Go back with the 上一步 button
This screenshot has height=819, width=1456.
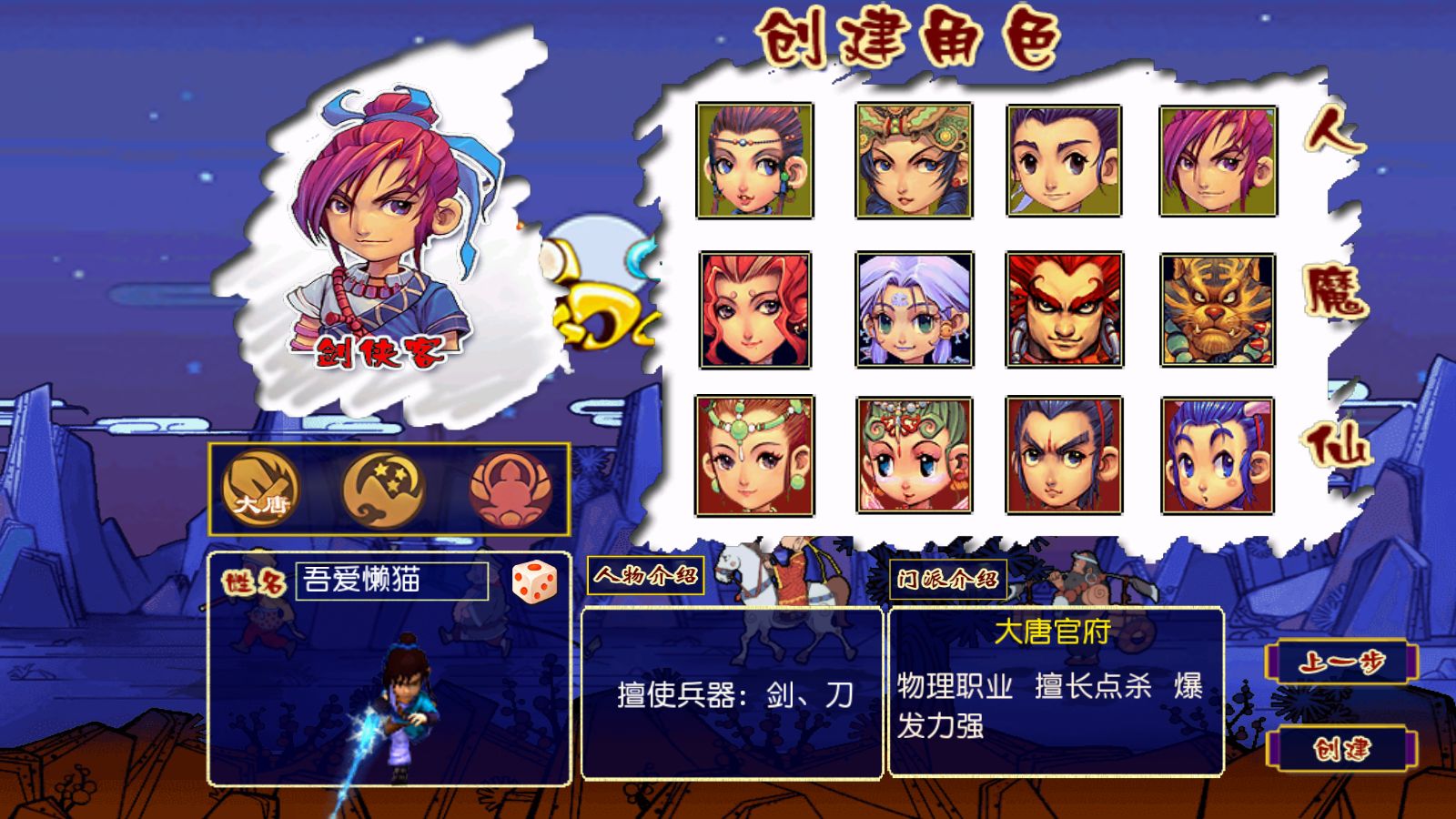point(1343,662)
